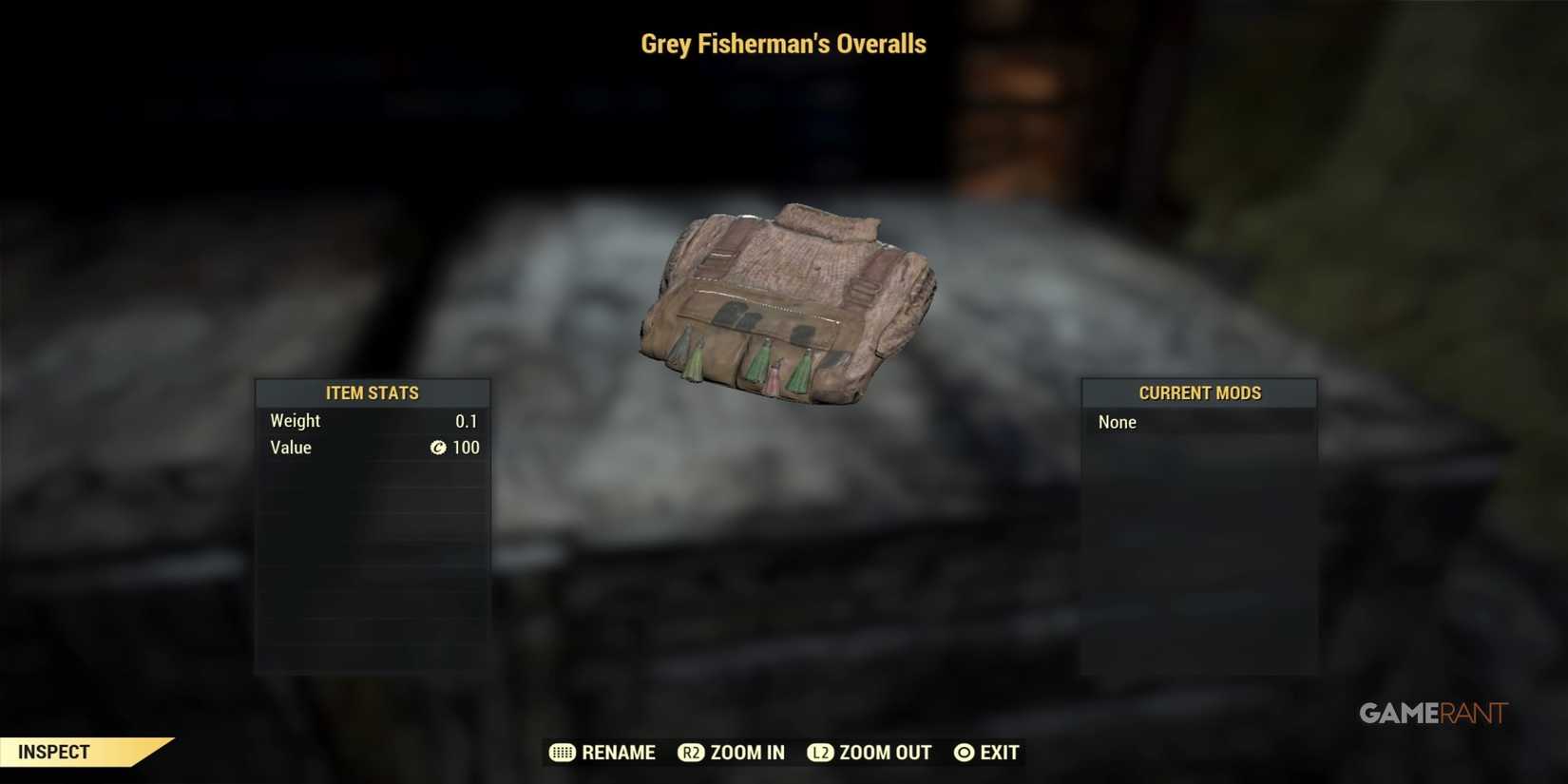Click the keyboard icon next to RENAME
This screenshot has width=1568, height=784.
[x=561, y=752]
